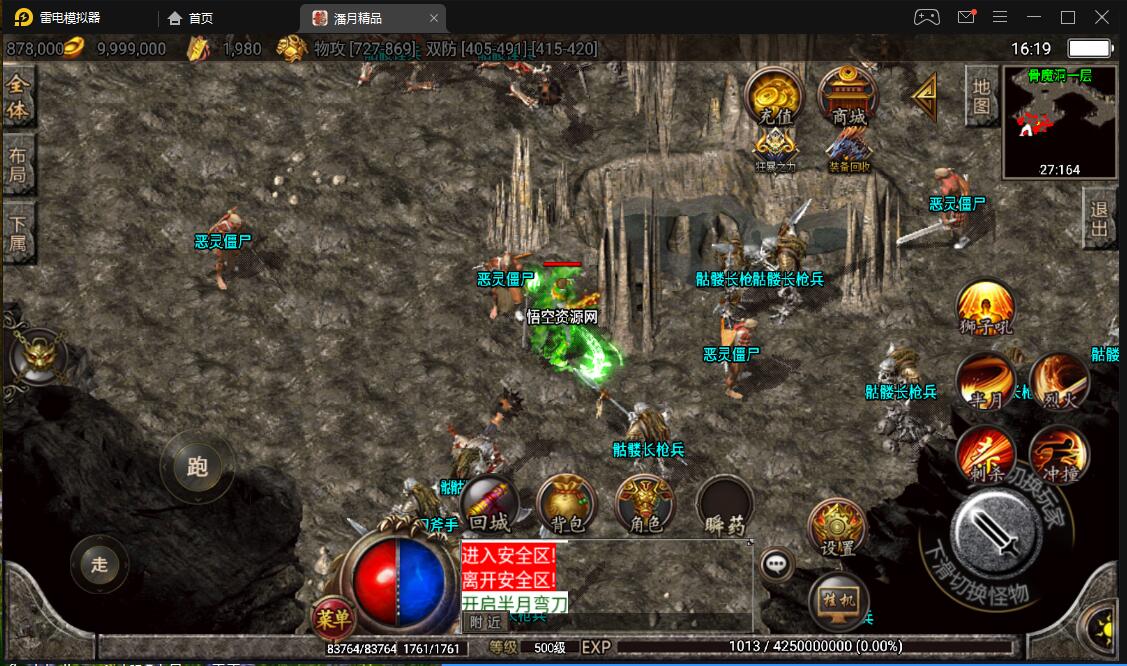This screenshot has width=1127, height=666.
Task: Open the 商城 shop
Action: [x=848, y=97]
